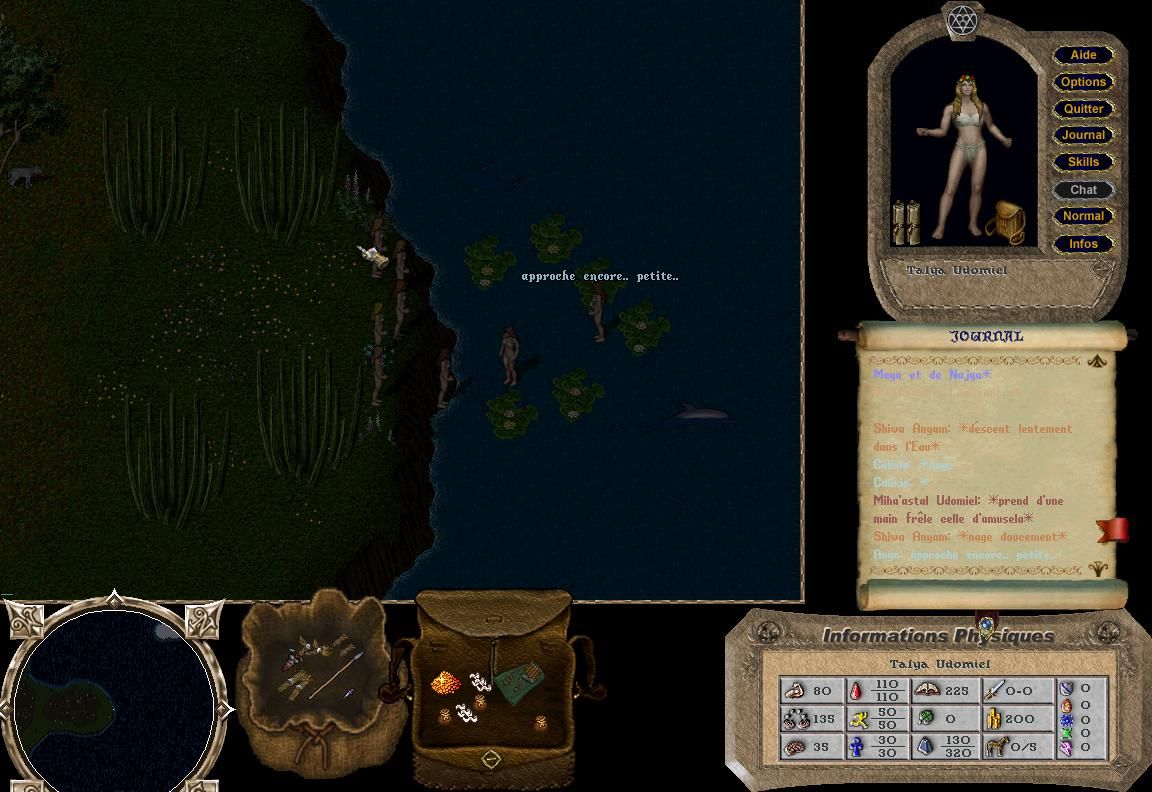The image size is (1152, 792).
Task: Open the Infos status panel
Action: [x=1083, y=243]
